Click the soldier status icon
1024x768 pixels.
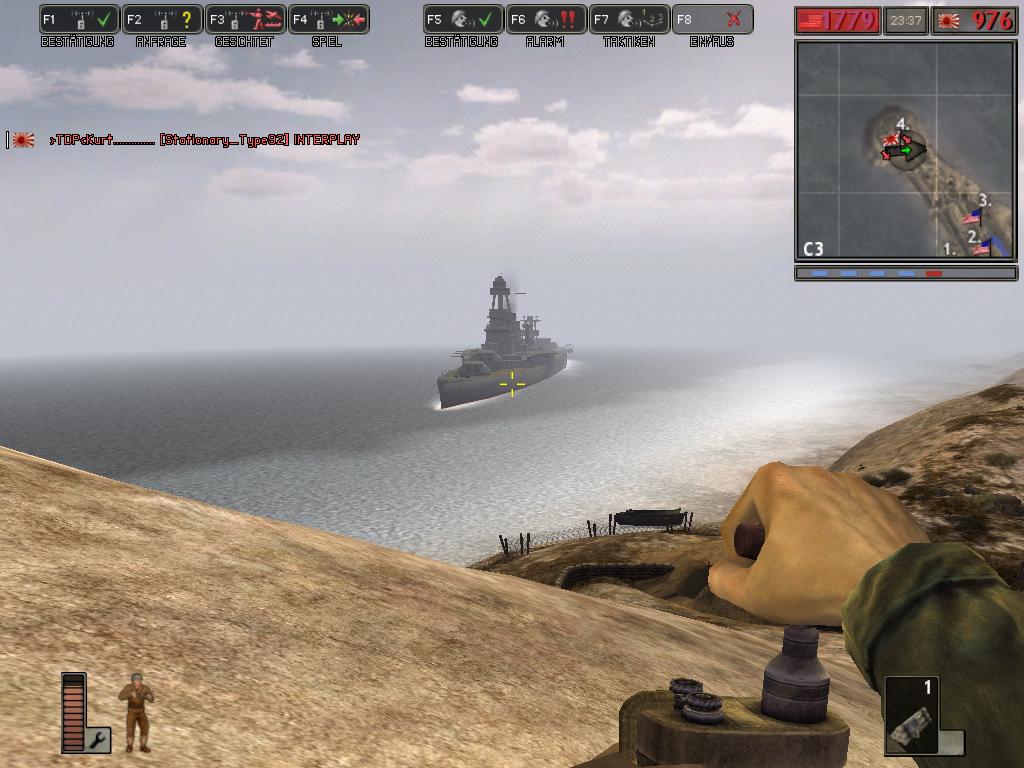136,712
